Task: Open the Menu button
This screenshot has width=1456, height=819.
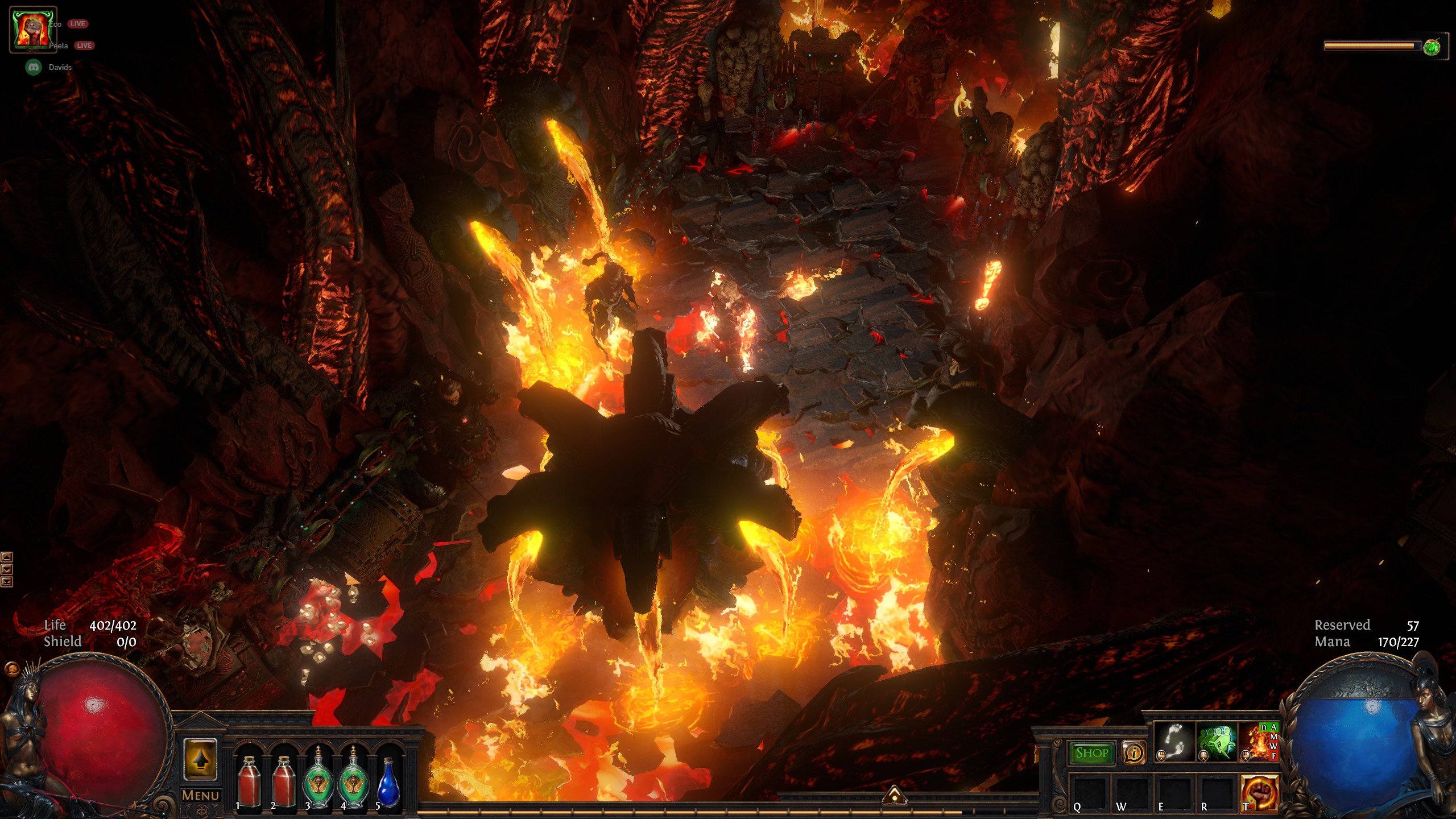Action: (x=200, y=795)
